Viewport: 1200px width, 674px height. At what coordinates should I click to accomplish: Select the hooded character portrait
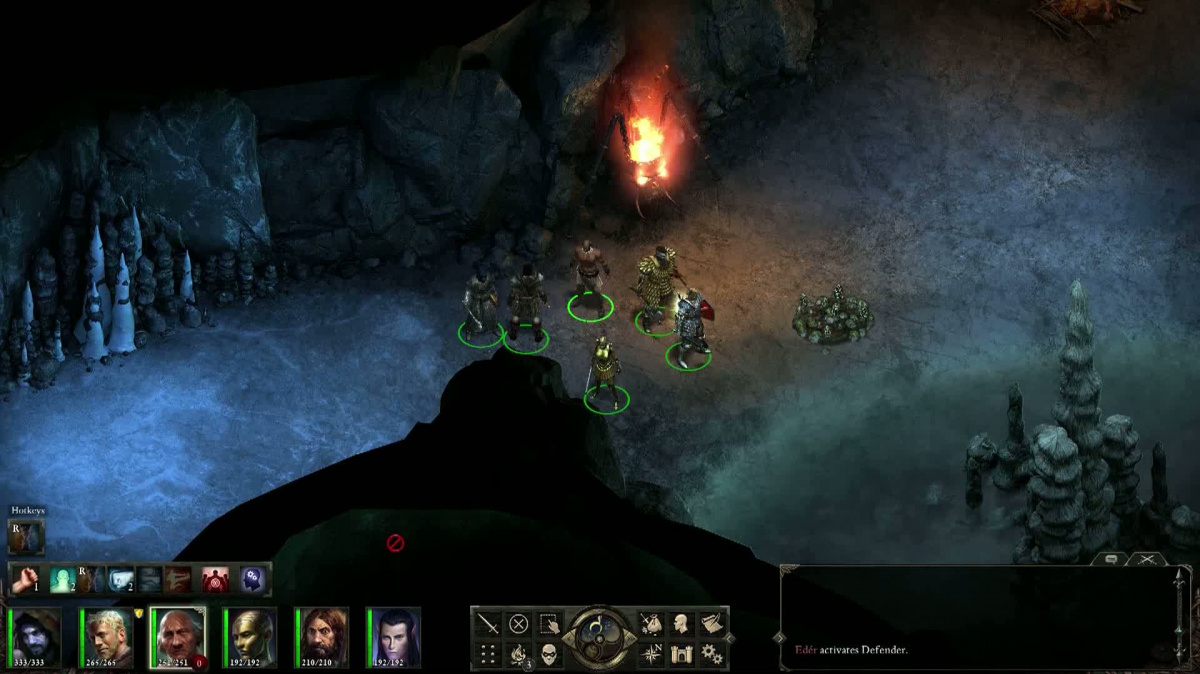(36, 637)
